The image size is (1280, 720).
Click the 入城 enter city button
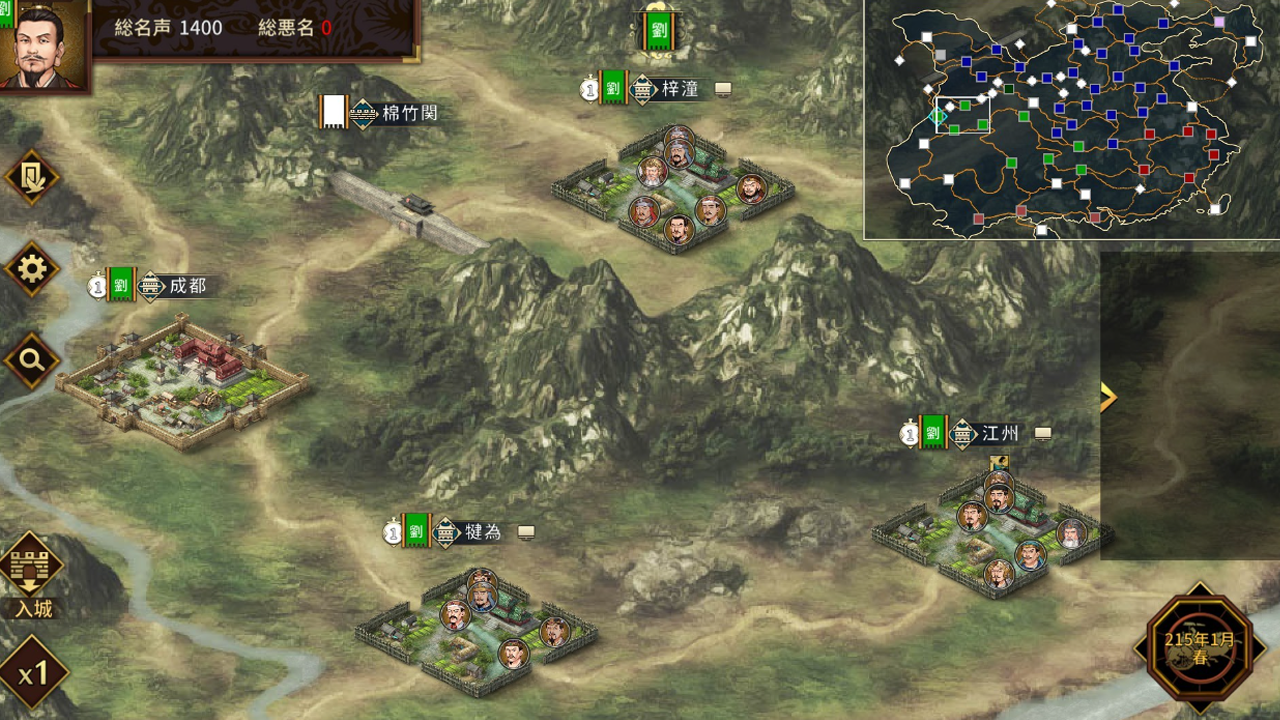coord(31,576)
